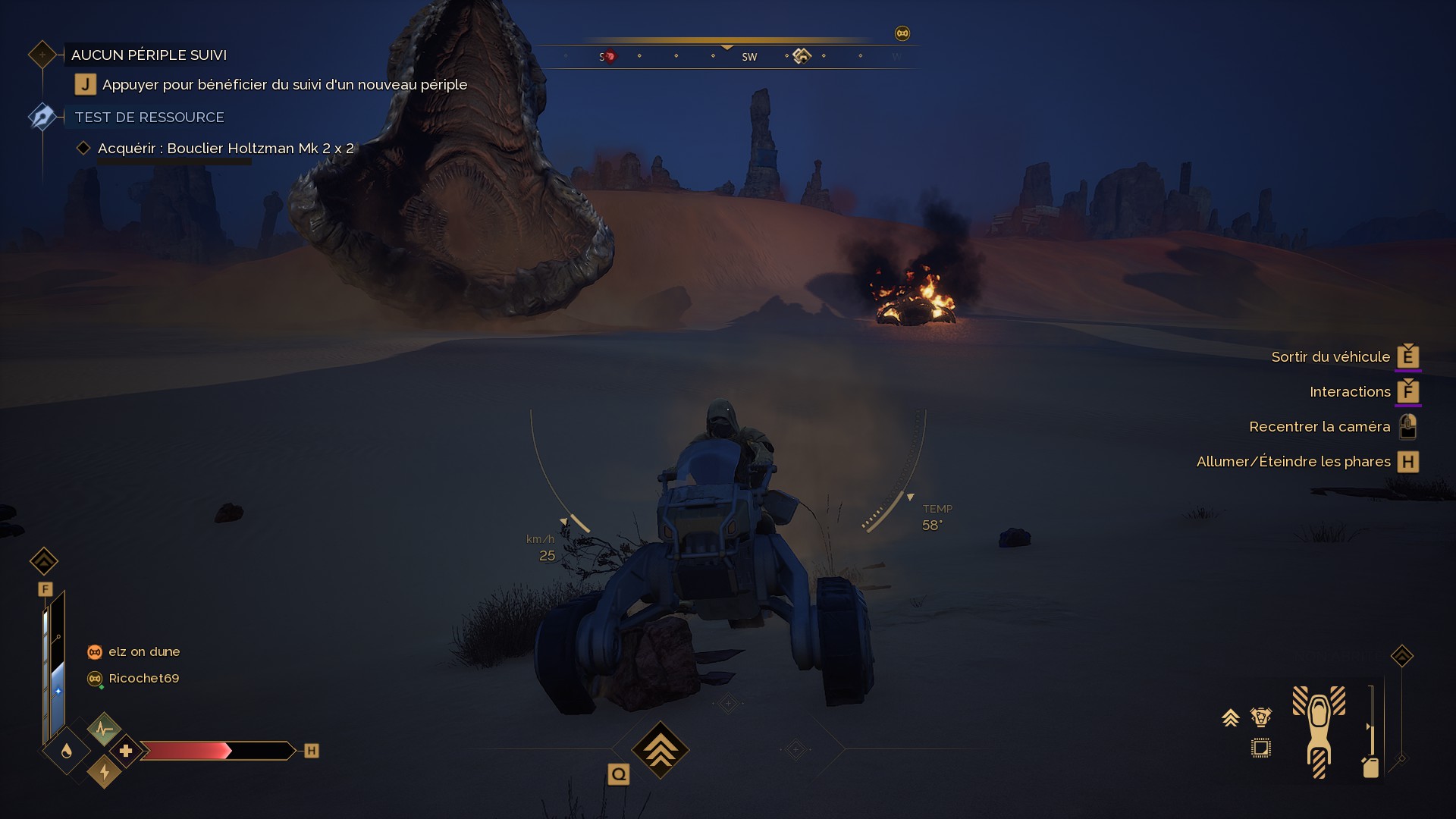Select the Aucun Périple Suivi journey tracker
Image resolution: width=1456 pixels, height=819 pixels.
tap(149, 55)
